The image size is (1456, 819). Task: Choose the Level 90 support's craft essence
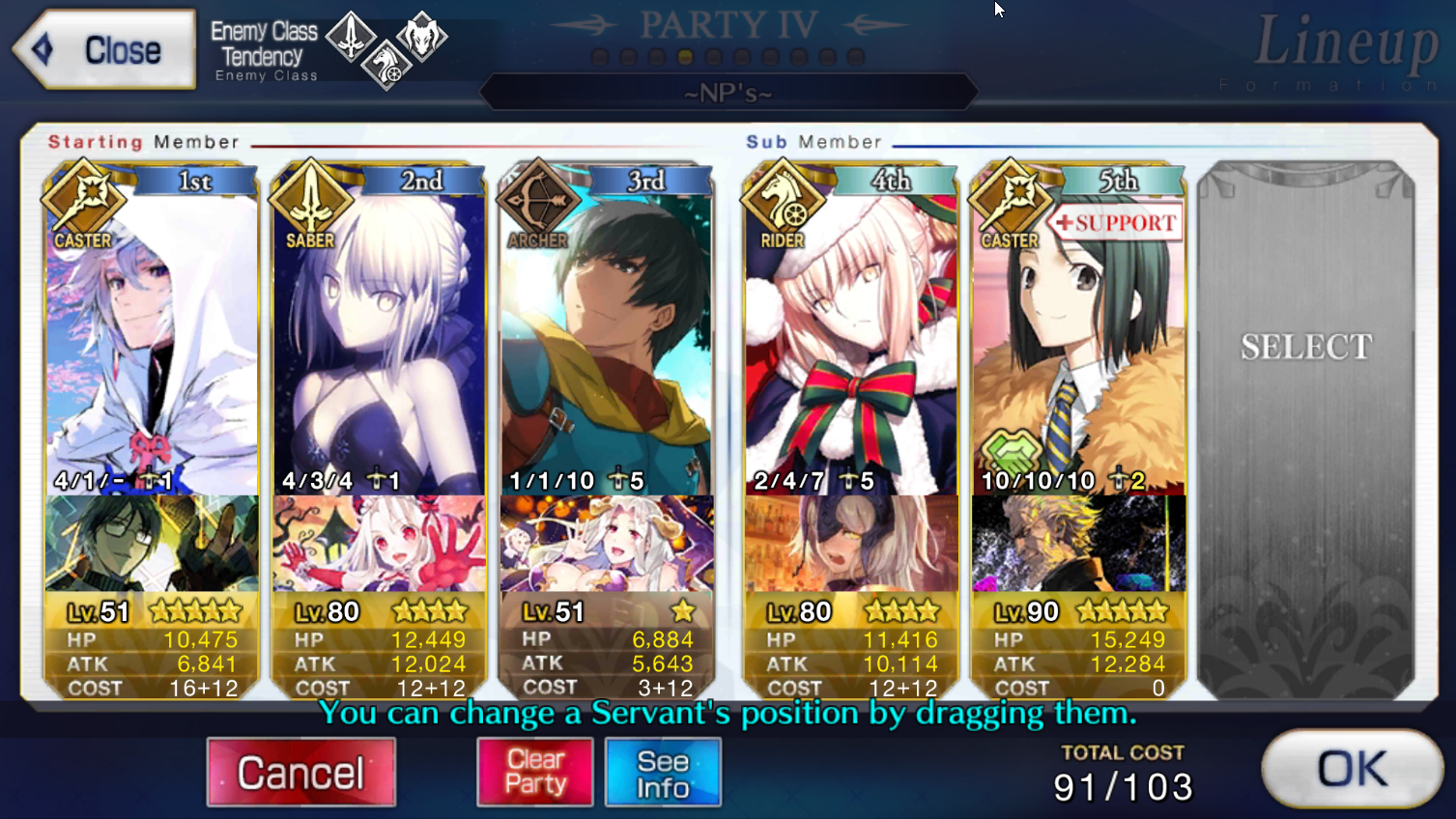[x=1078, y=544]
